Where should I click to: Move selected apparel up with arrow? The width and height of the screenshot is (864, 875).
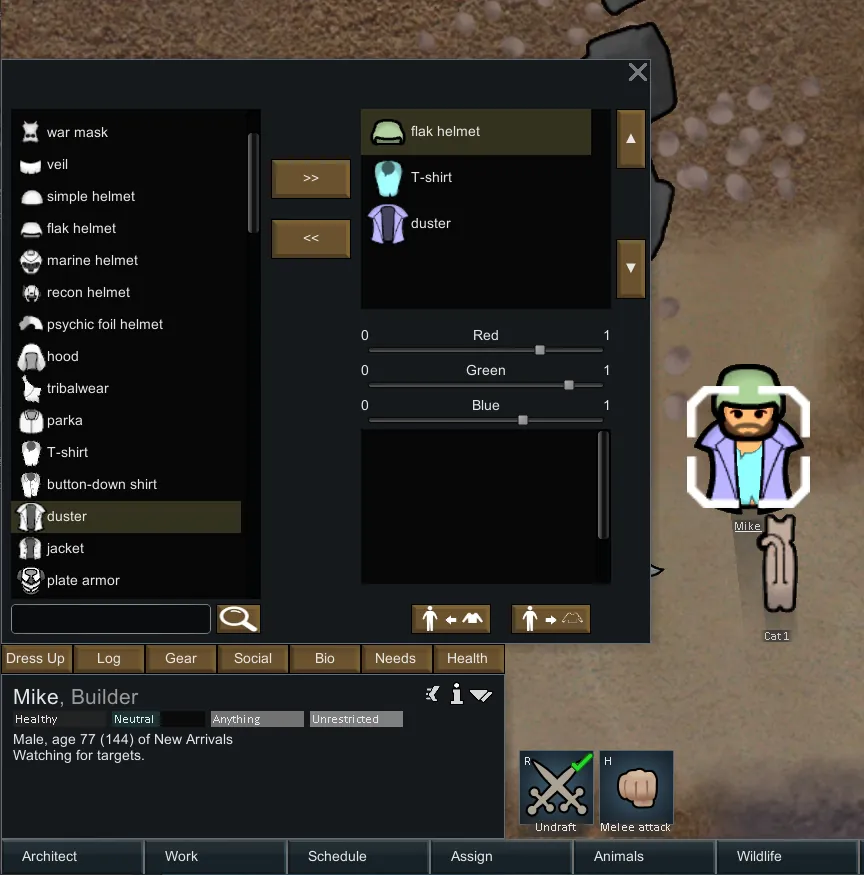[x=630, y=139]
